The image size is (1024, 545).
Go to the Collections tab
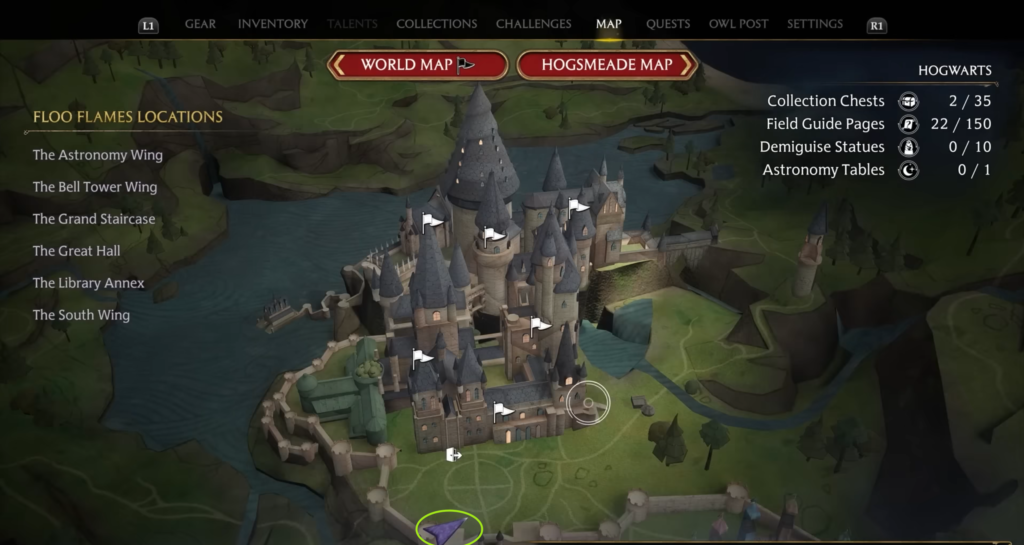[435, 24]
